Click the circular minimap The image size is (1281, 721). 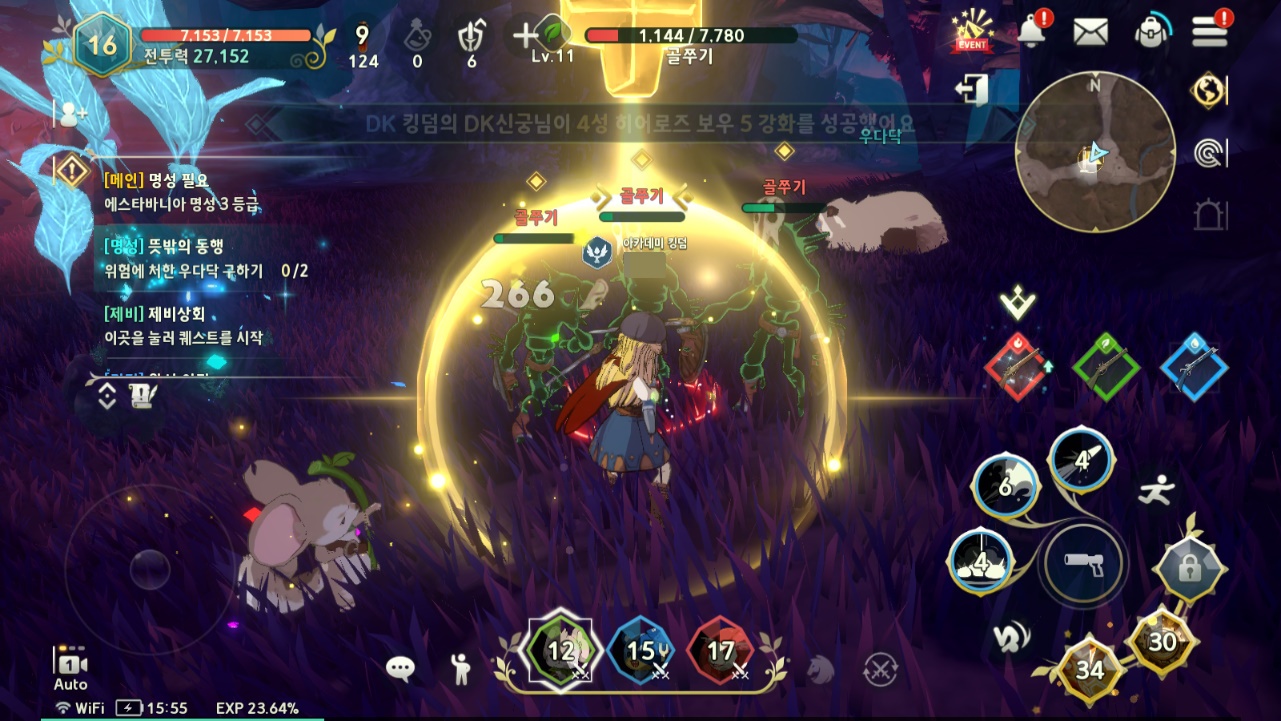pyautogui.click(x=1094, y=152)
